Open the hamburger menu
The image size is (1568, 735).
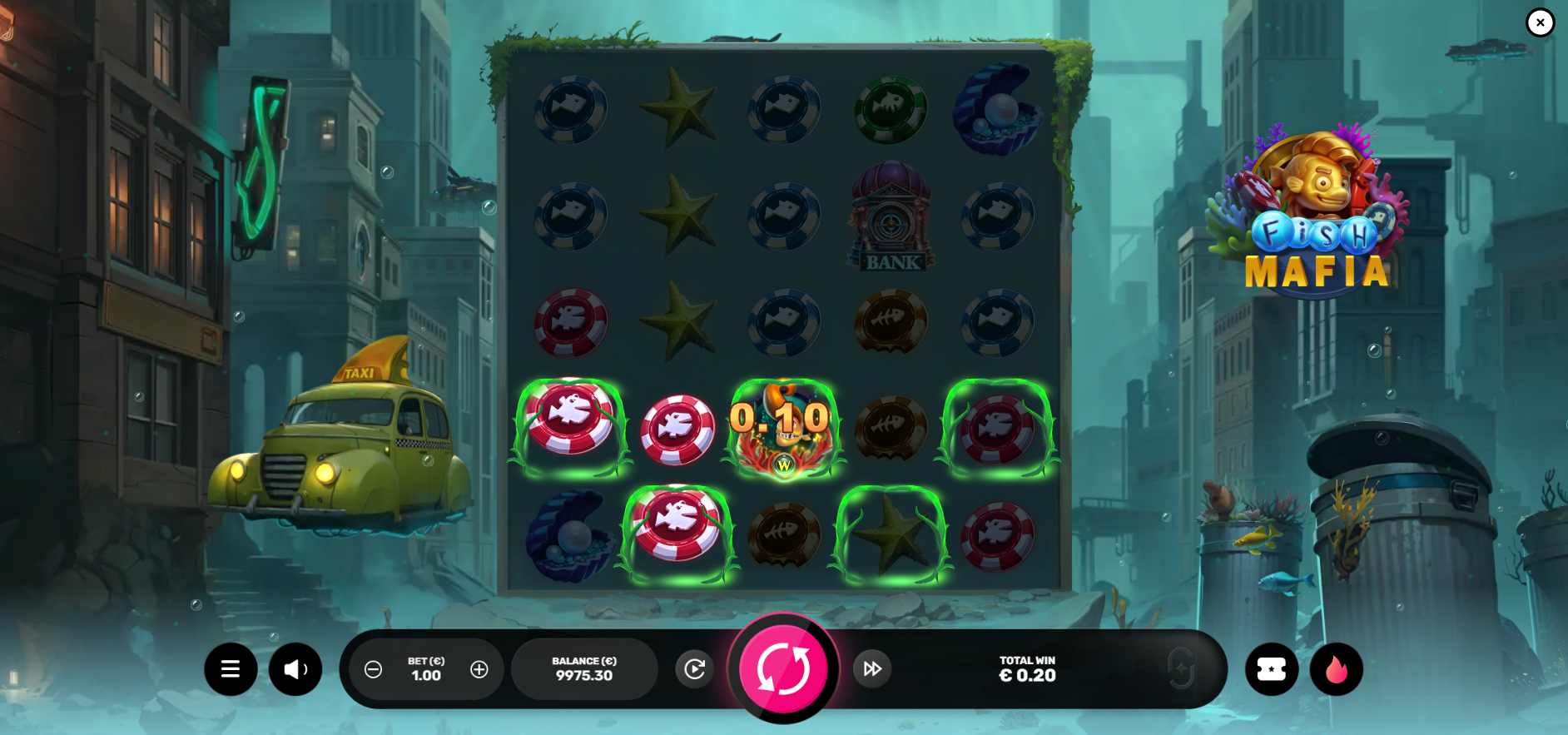click(x=231, y=669)
